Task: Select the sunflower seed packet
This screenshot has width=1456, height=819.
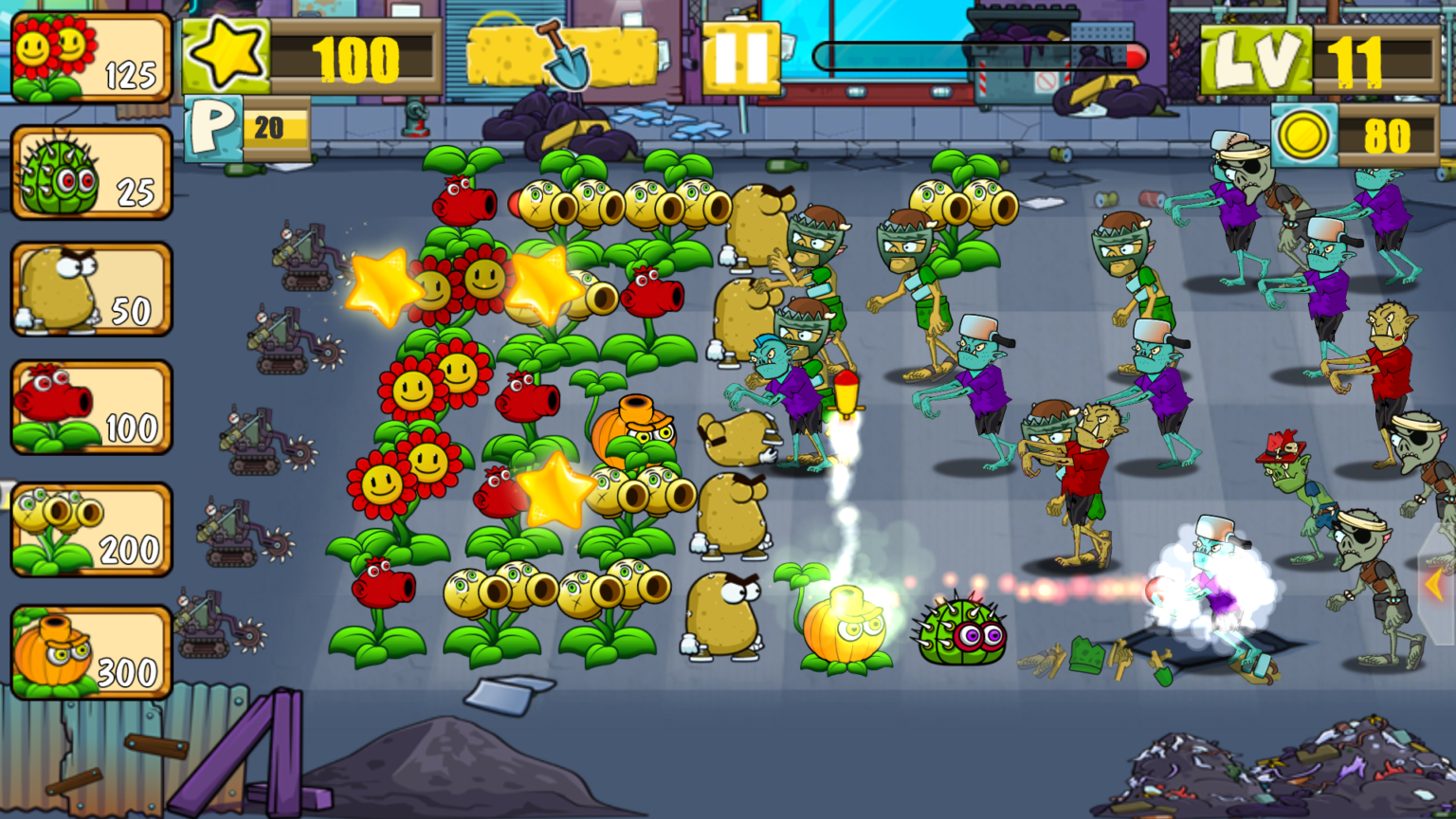Action: (x=90, y=59)
